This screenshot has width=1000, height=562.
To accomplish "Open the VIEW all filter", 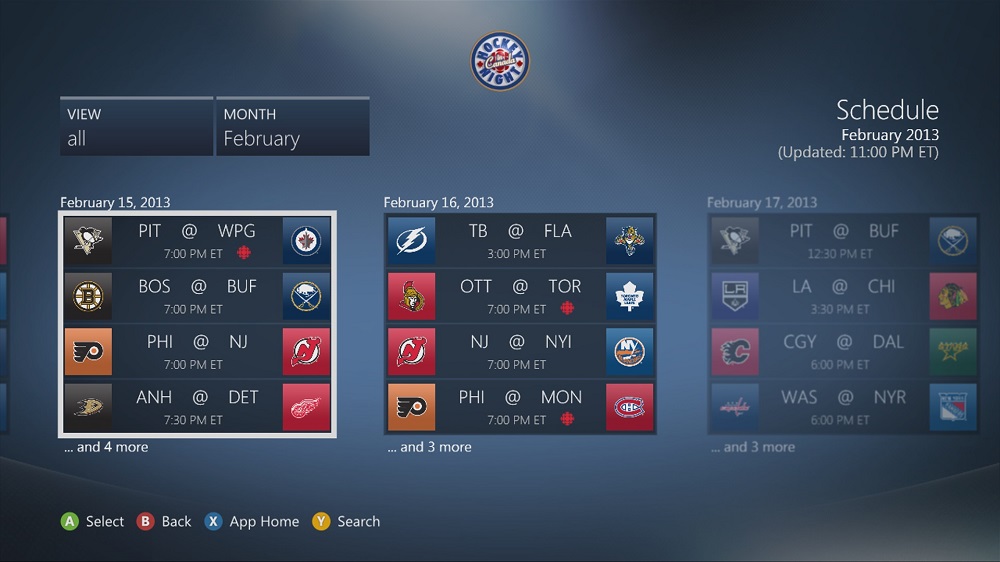I will (136, 127).
